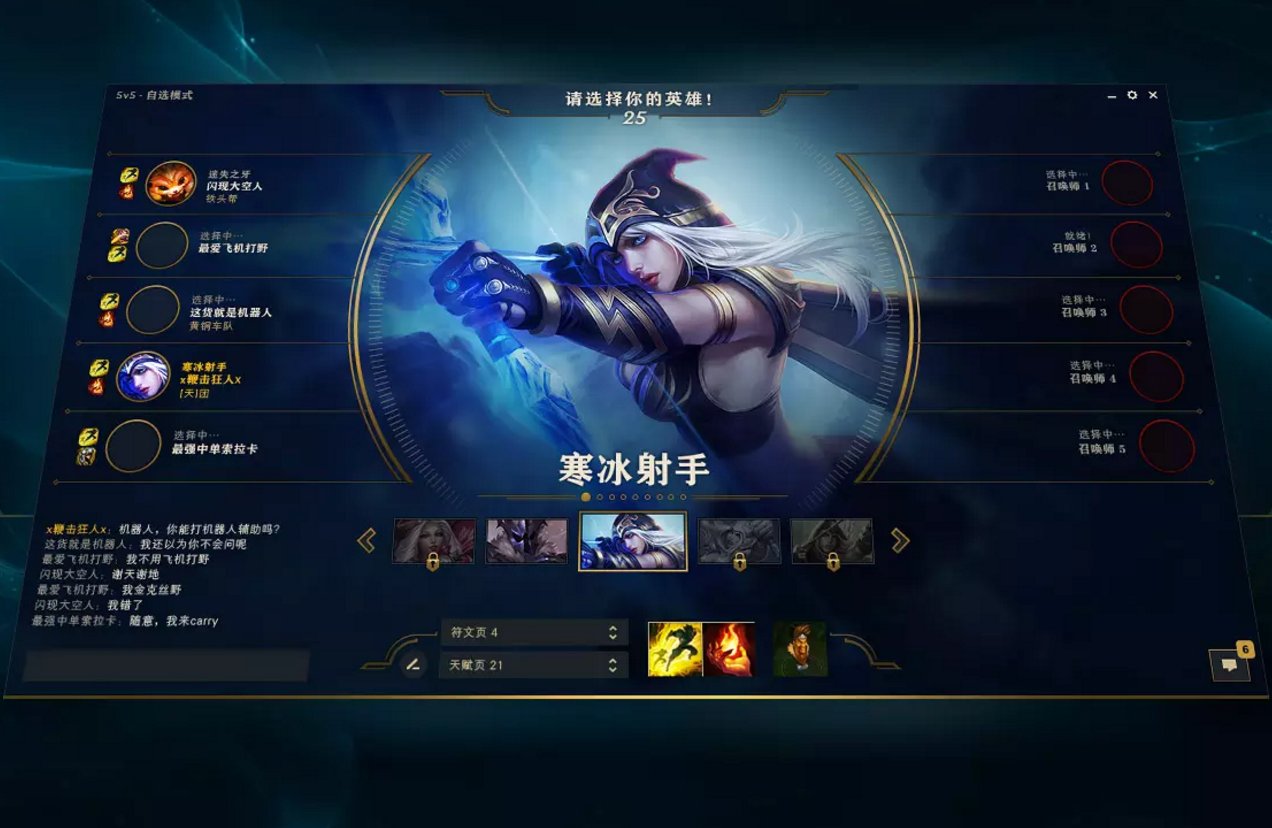Show next skins with right arrow
The image size is (1272, 828).
point(900,541)
